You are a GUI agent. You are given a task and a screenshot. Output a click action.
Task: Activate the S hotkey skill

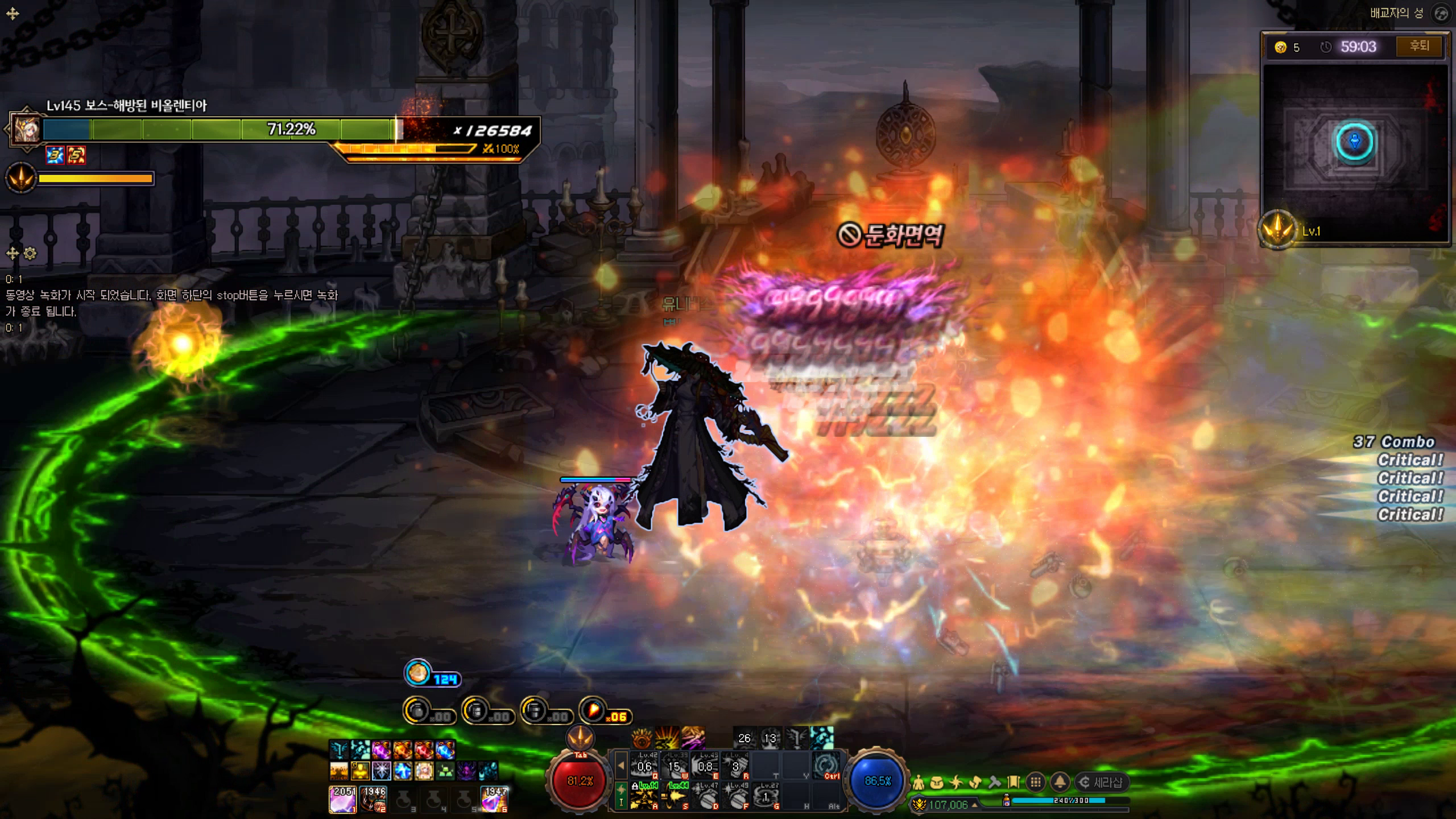(x=675, y=796)
